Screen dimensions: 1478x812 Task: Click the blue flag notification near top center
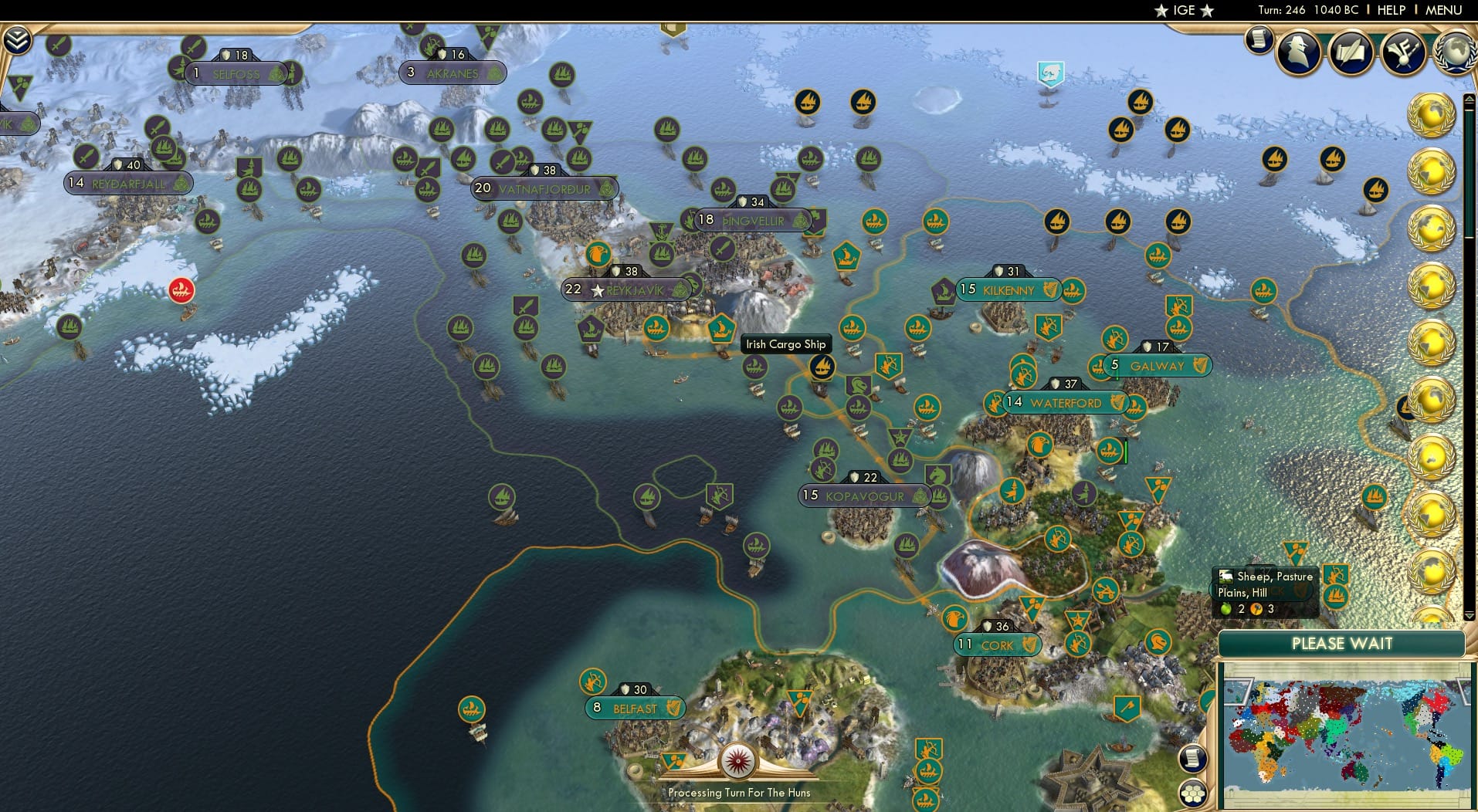[1049, 72]
